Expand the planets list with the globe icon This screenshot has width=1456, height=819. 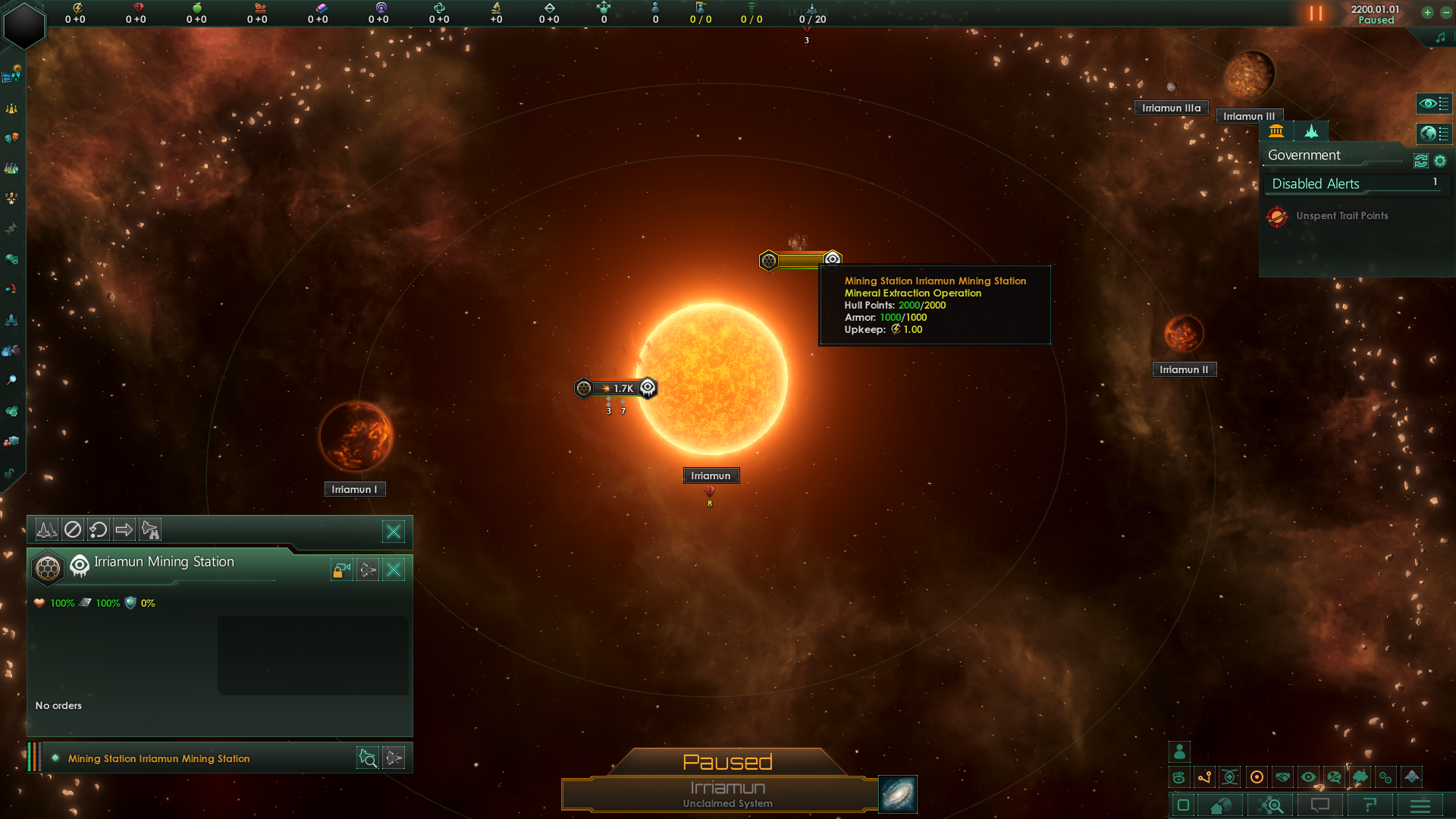click(x=1435, y=134)
